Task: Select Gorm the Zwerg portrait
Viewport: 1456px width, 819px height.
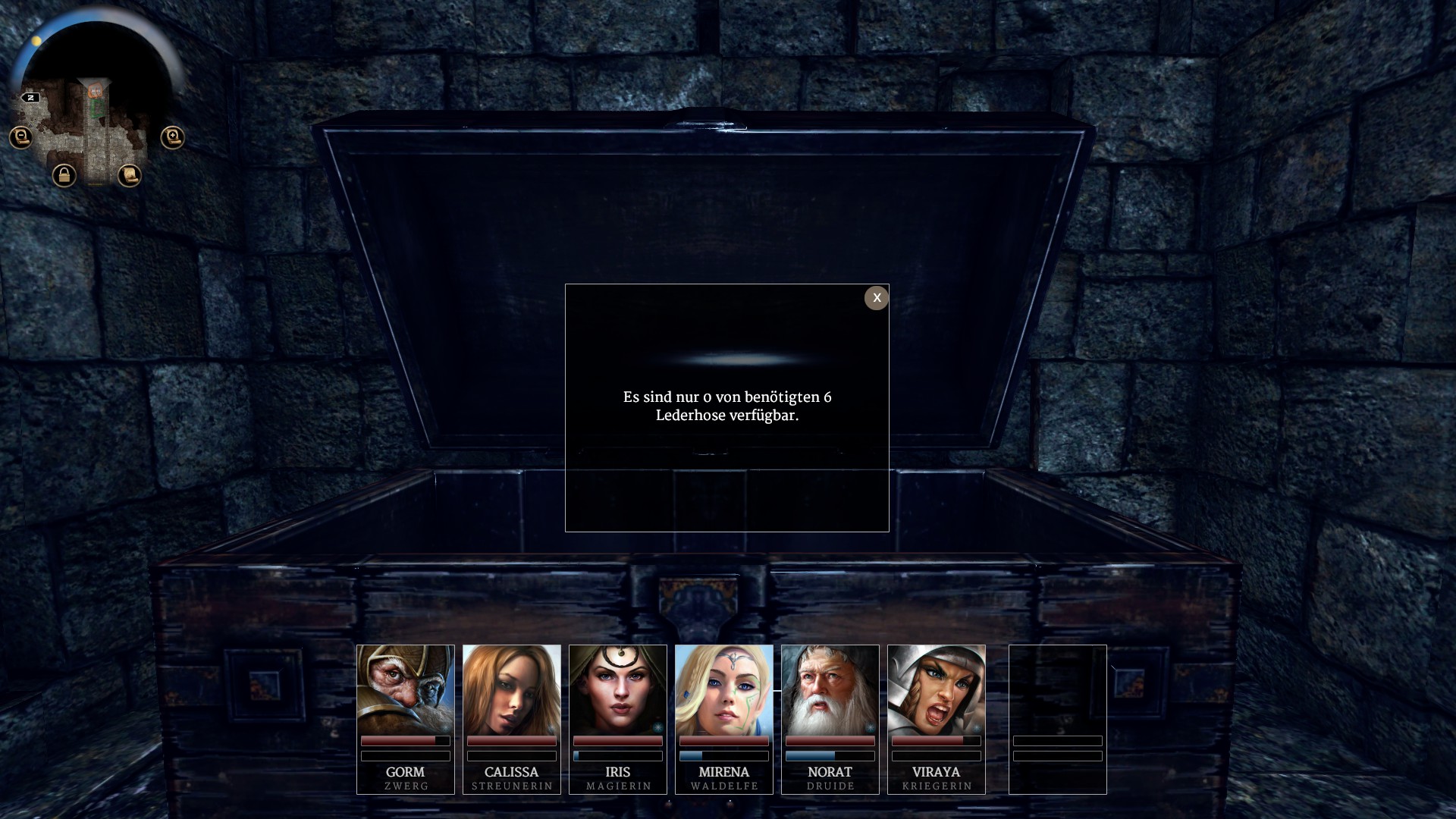Action: (406, 689)
